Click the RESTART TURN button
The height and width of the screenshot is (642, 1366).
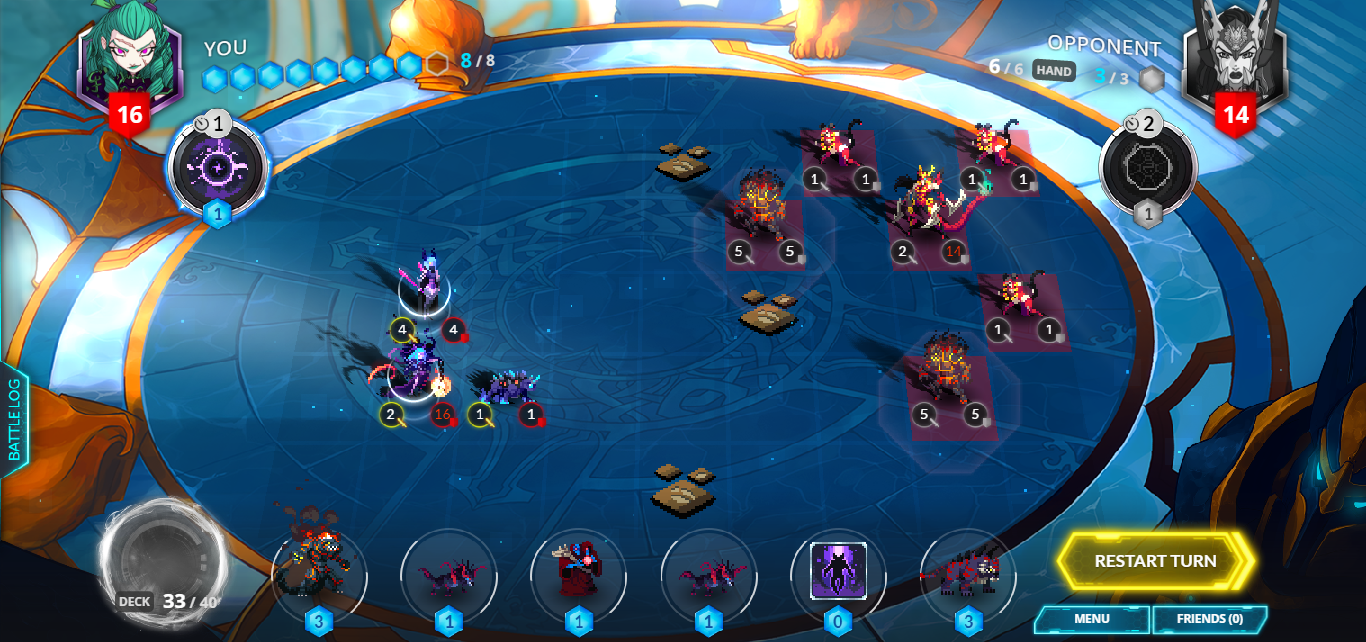point(1155,561)
